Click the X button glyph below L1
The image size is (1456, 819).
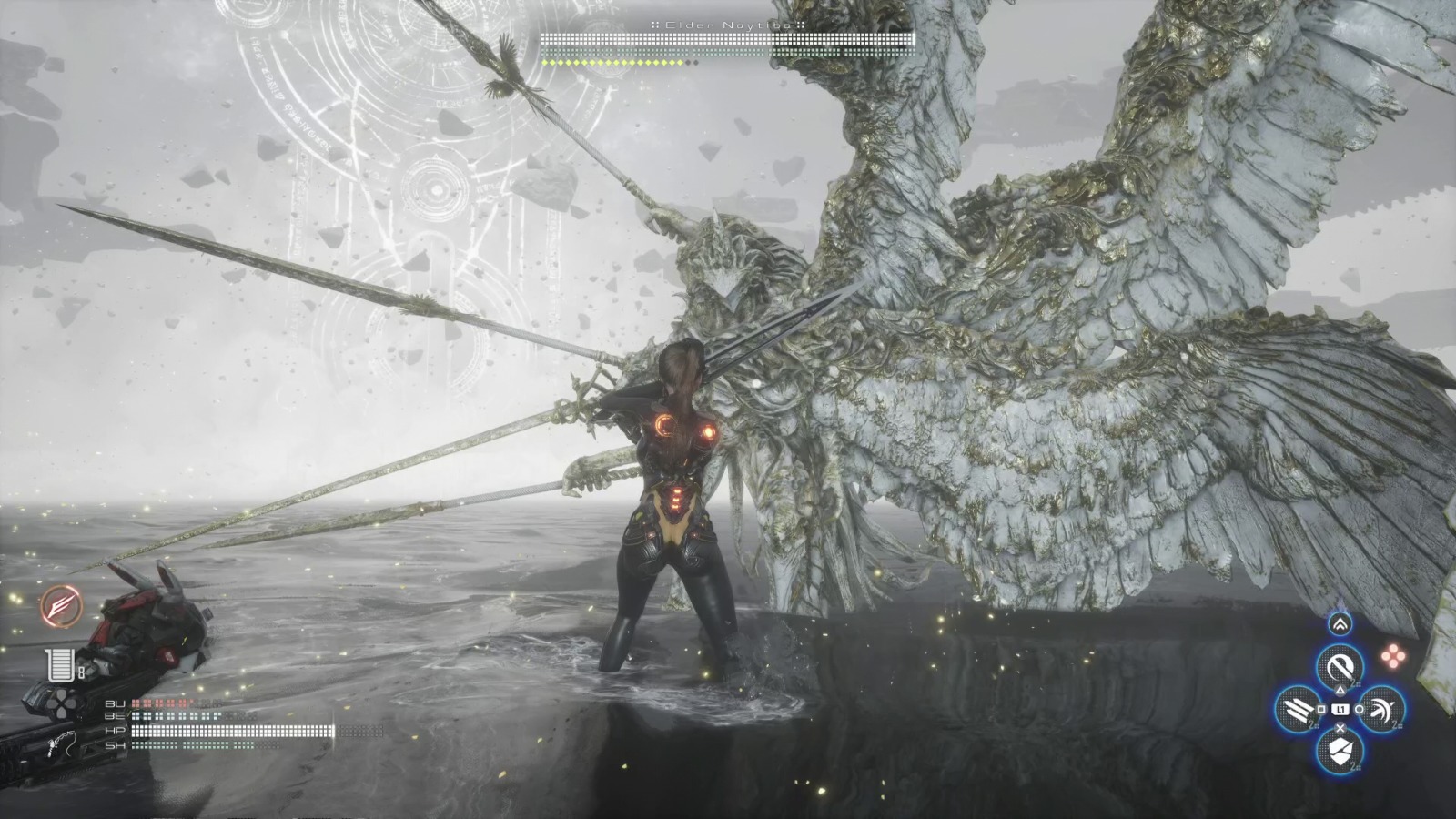coord(1339,728)
